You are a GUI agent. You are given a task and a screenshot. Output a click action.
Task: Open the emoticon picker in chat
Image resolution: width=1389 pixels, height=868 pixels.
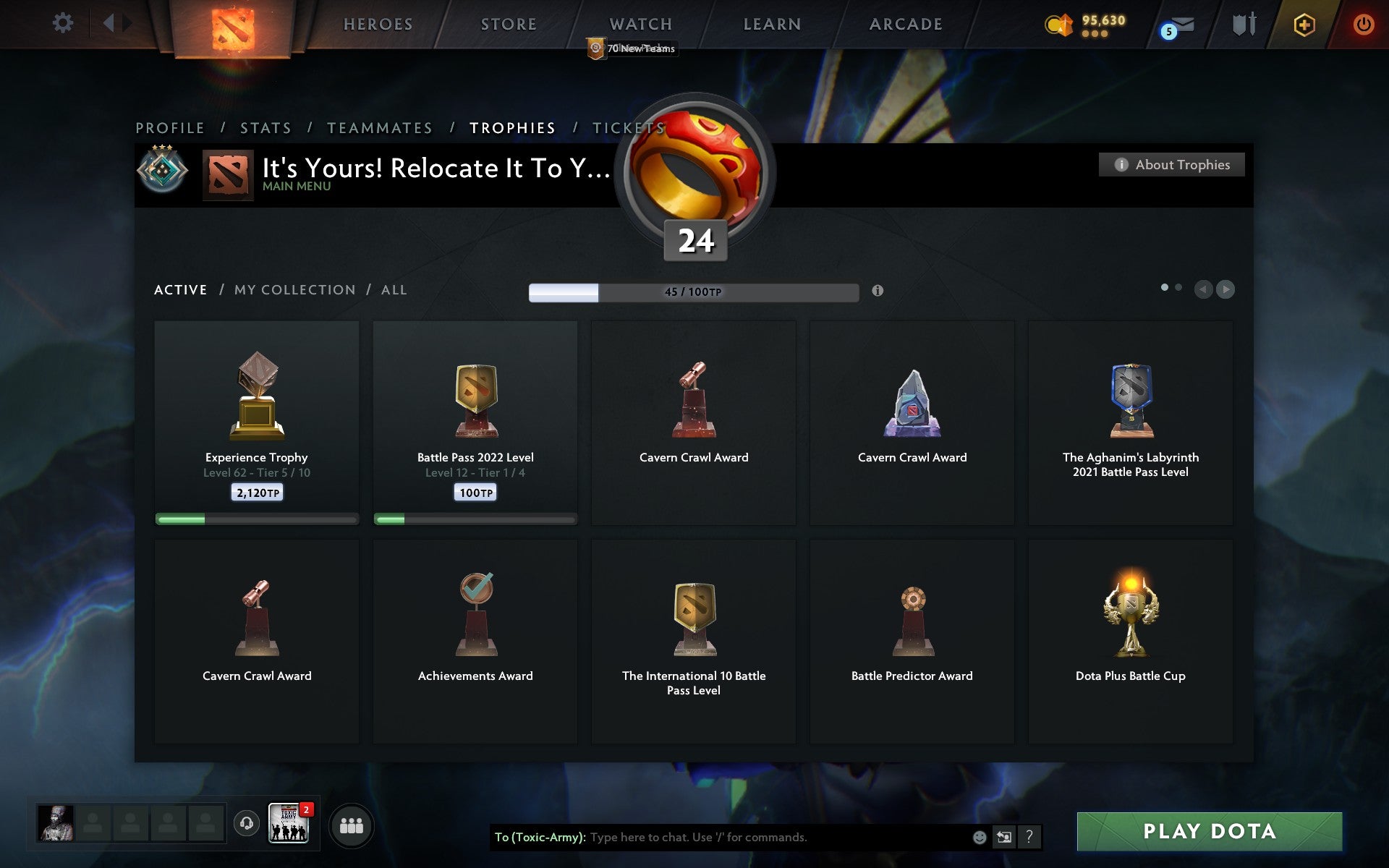(979, 838)
